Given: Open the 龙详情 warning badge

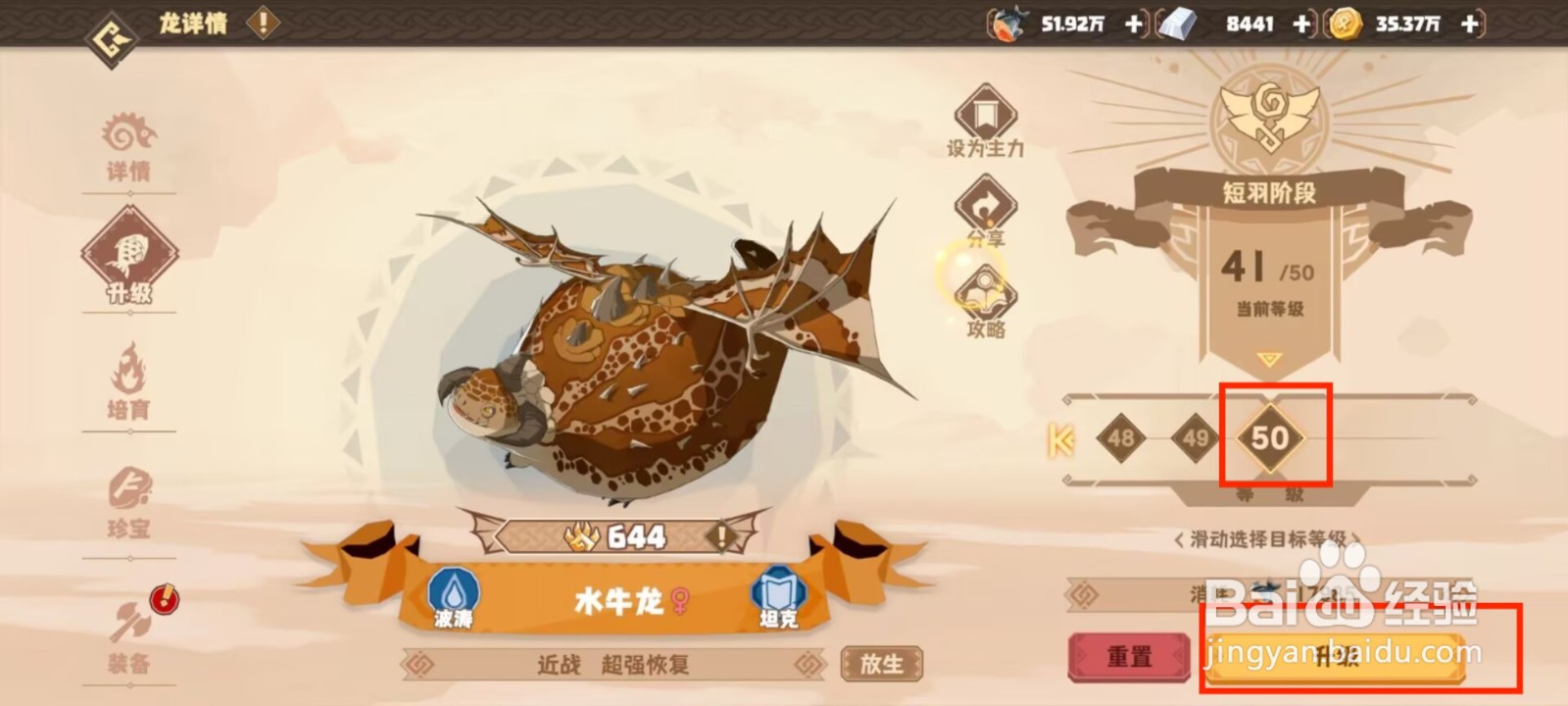Looking at the screenshot, I should (261, 24).
